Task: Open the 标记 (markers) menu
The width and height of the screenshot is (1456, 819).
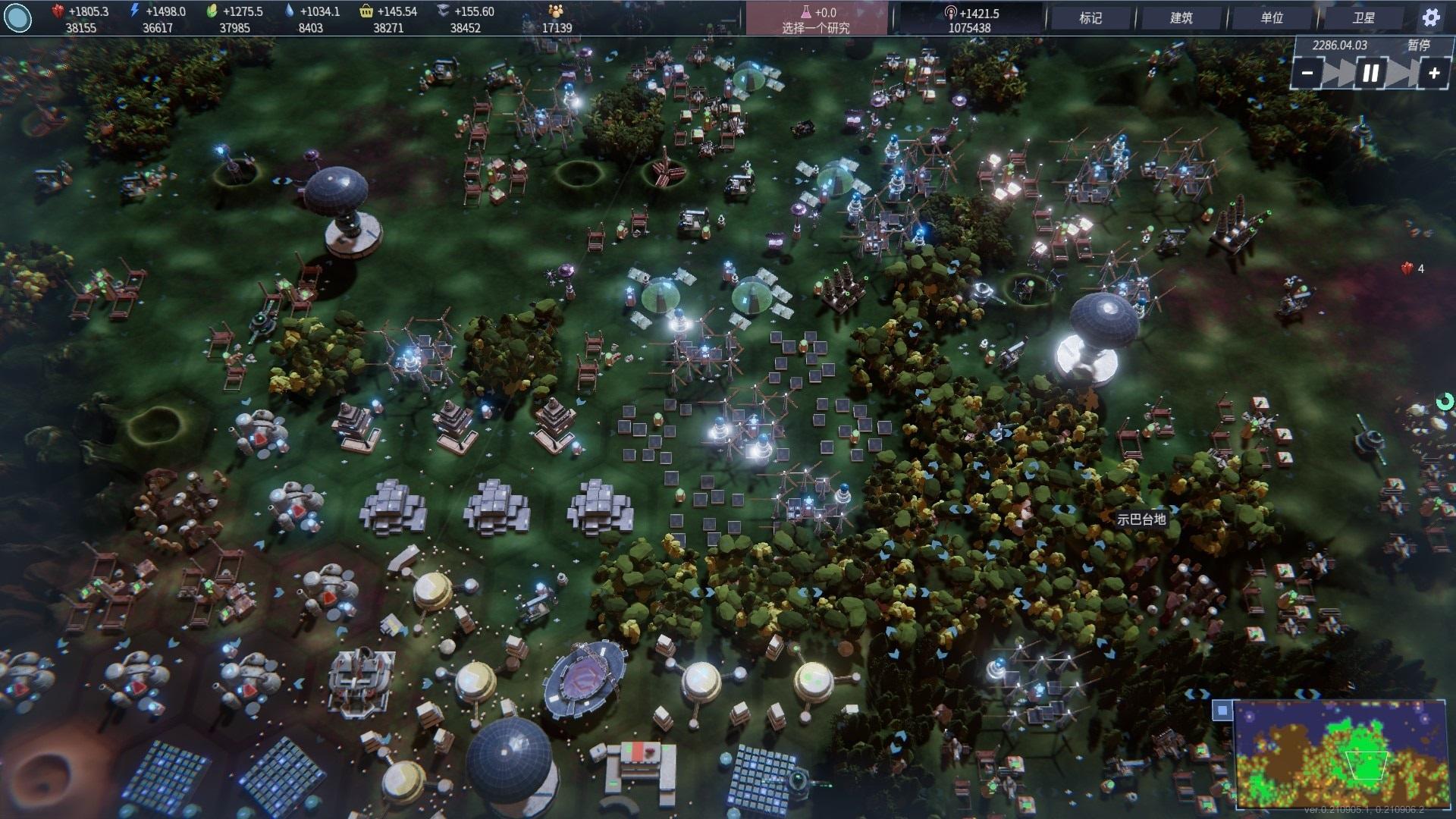Action: point(1090,18)
